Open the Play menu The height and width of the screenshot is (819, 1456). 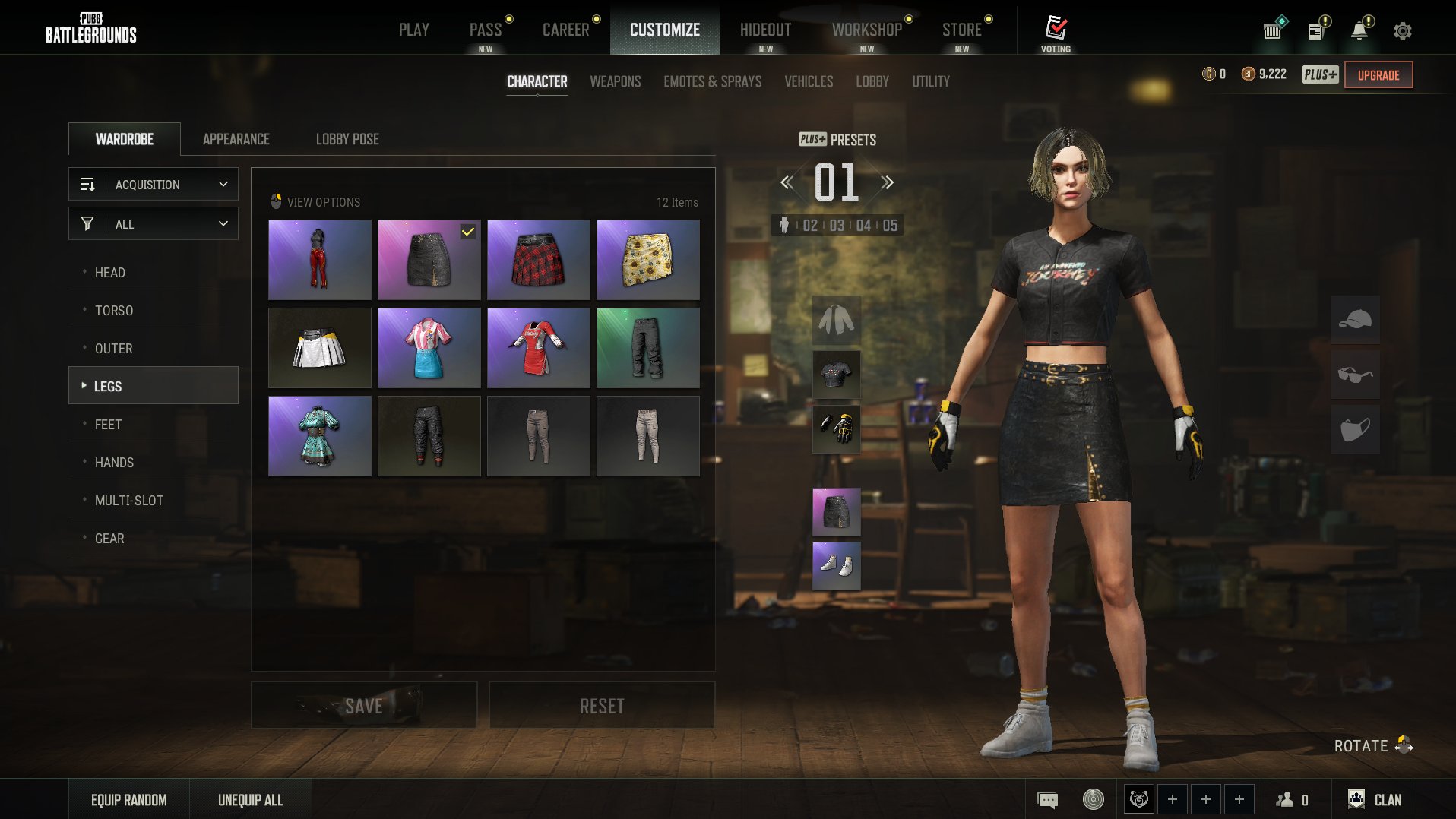coord(413,30)
